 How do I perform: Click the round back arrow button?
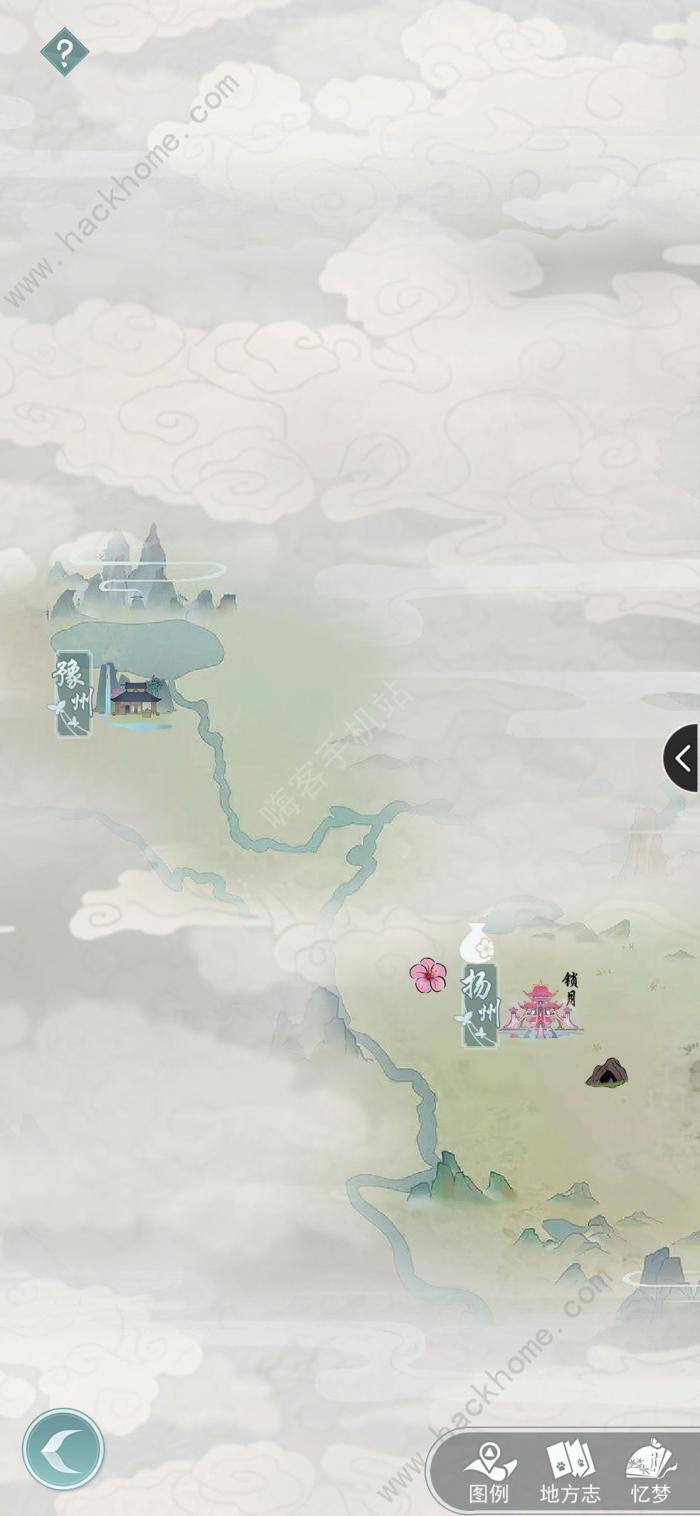point(63,1449)
